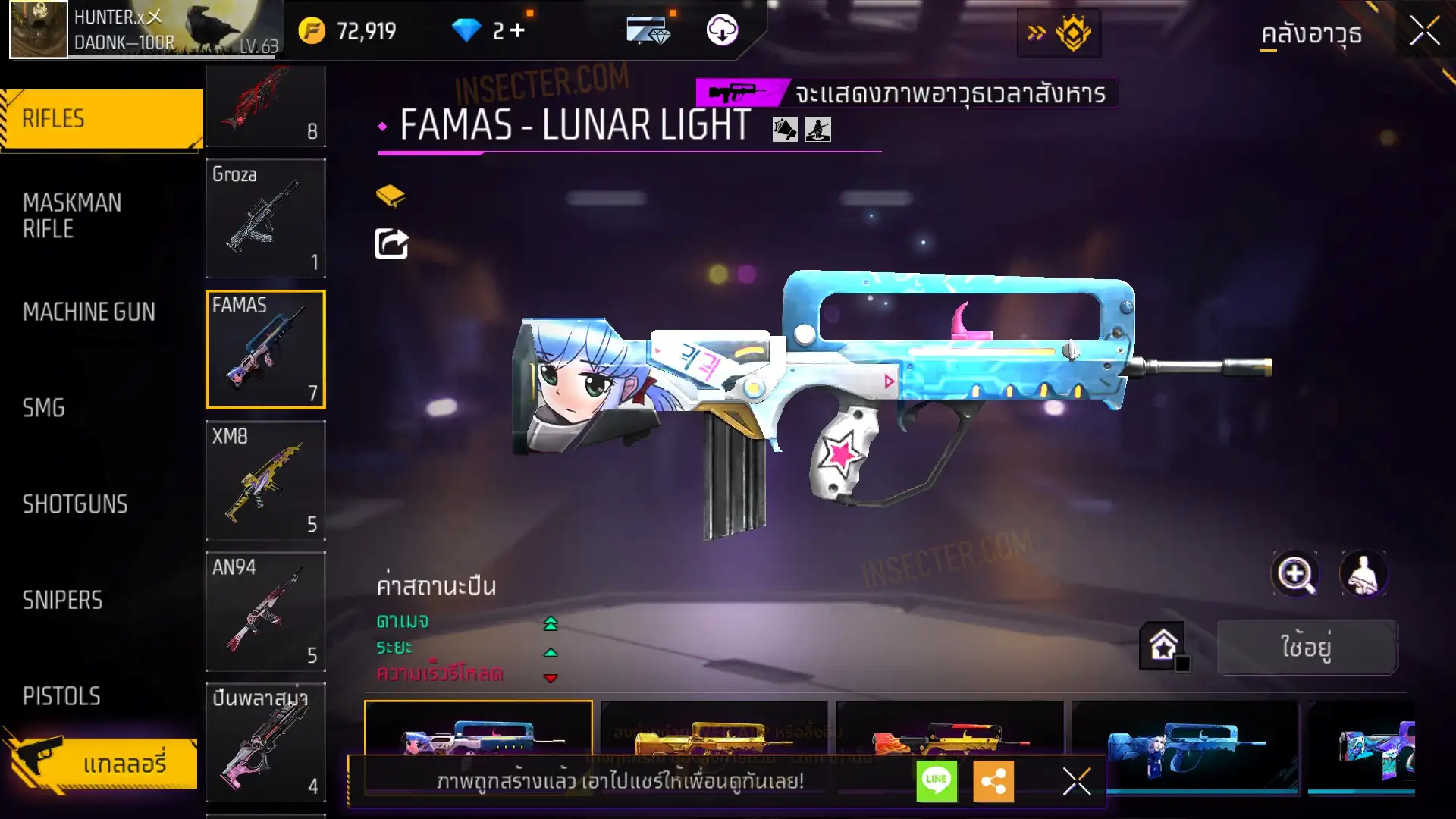Show the SHOTGUNS category
The width and height of the screenshot is (1456, 819).
[75, 504]
